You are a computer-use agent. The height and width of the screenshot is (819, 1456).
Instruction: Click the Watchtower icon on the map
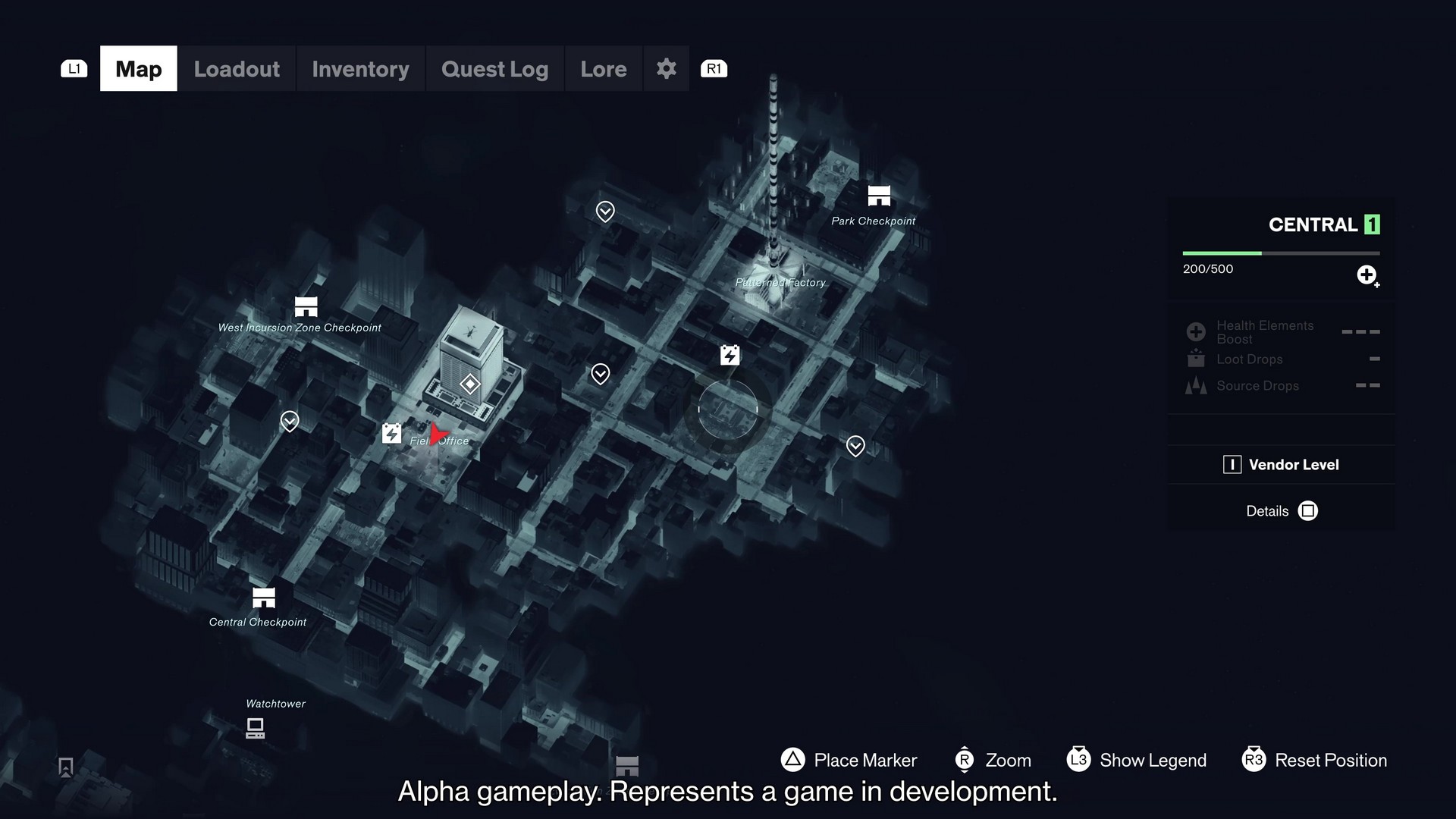255,727
